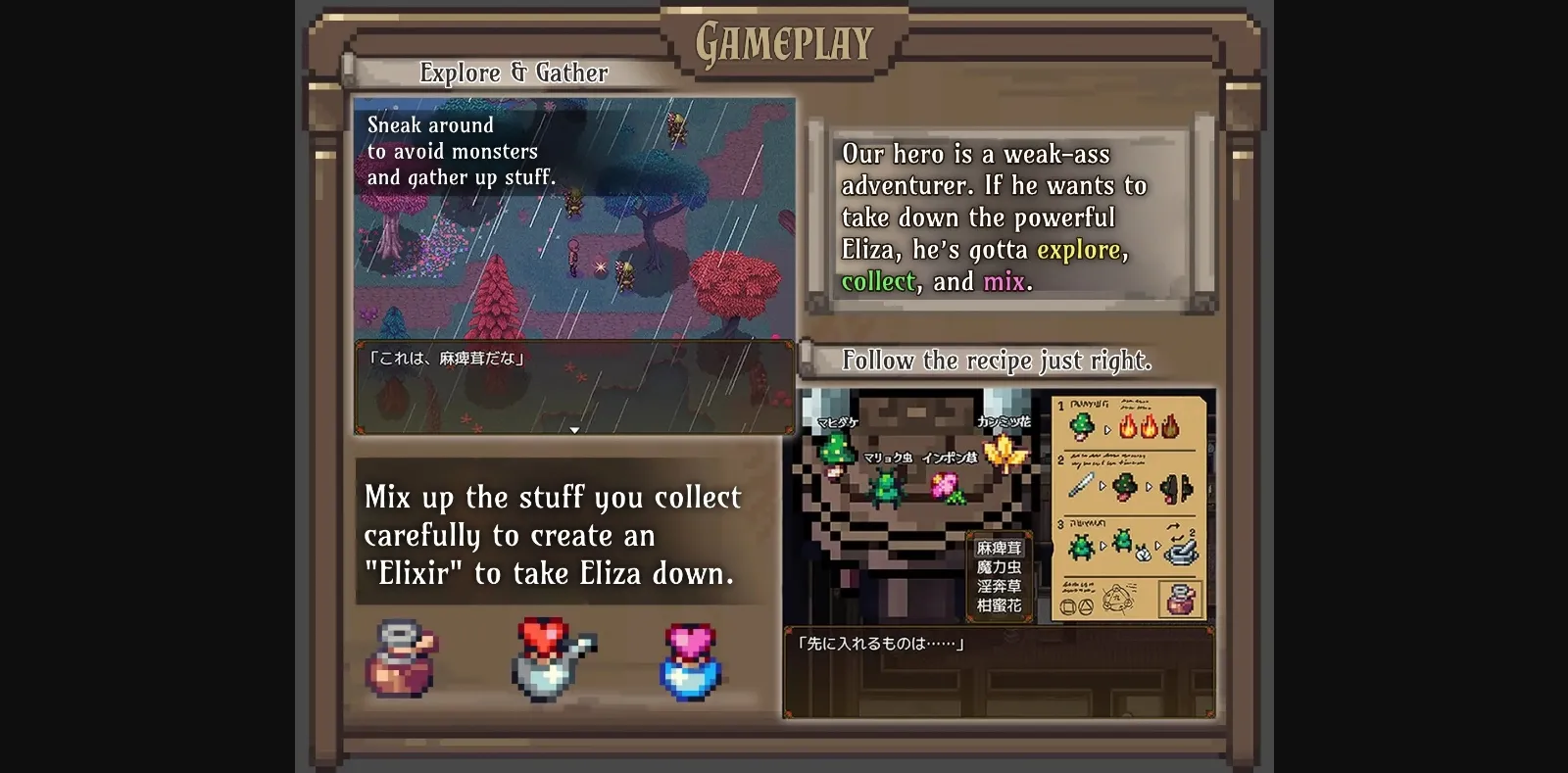
Task: Click the circled triangle symbol on the recipe
Action: (x=1085, y=604)
